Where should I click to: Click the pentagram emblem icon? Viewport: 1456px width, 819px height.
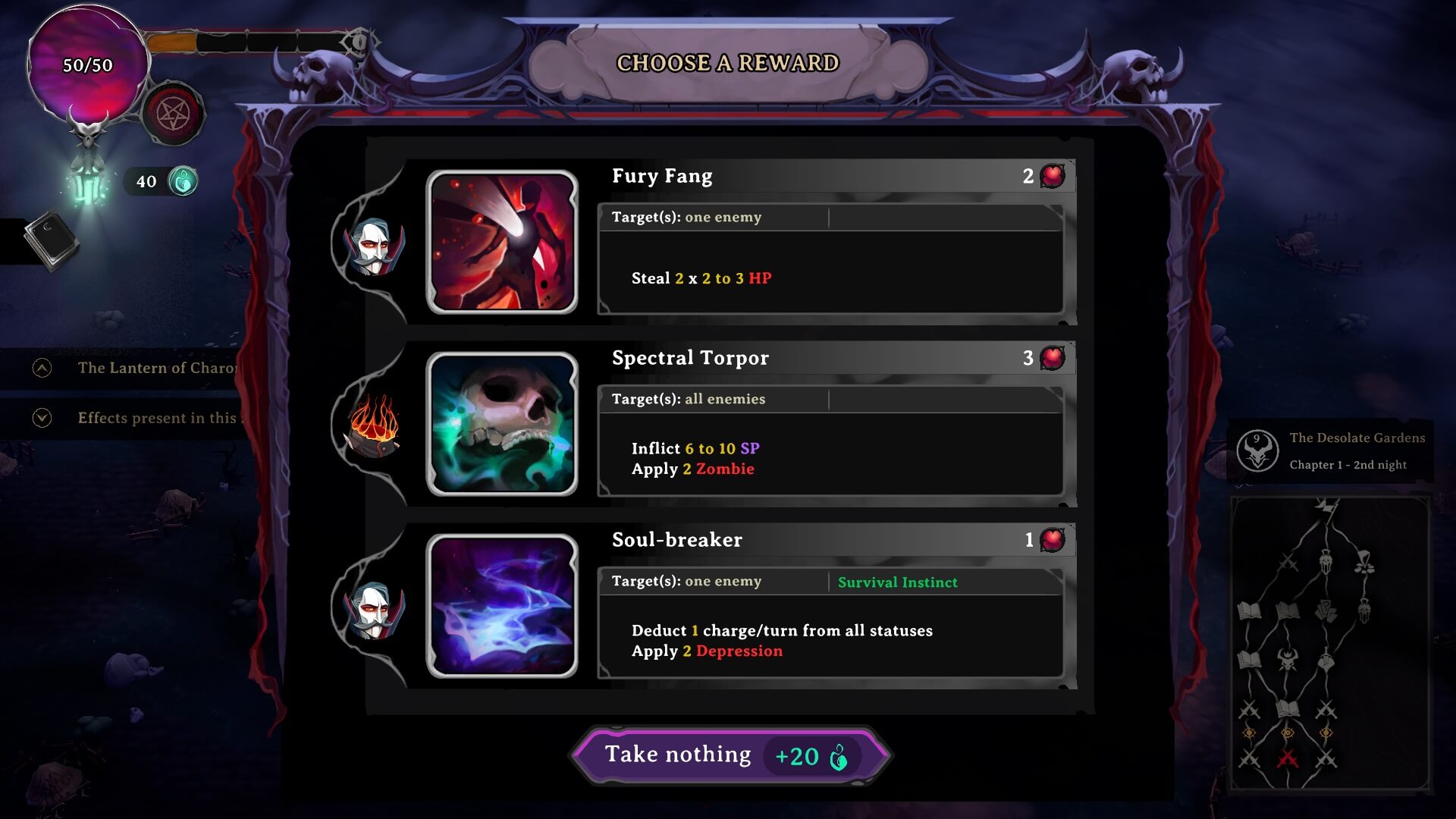(x=174, y=115)
